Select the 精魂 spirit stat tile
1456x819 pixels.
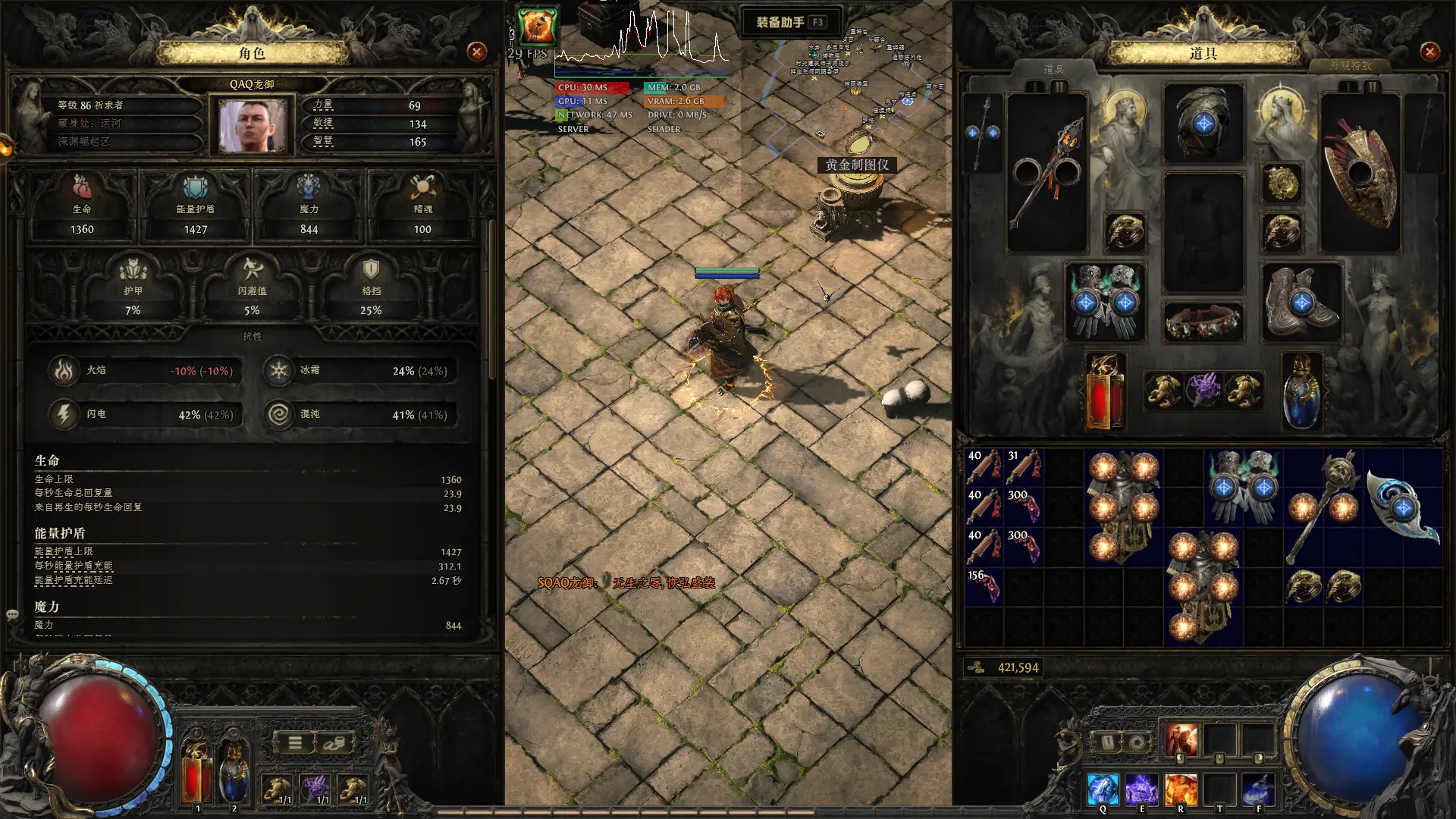click(x=422, y=205)
